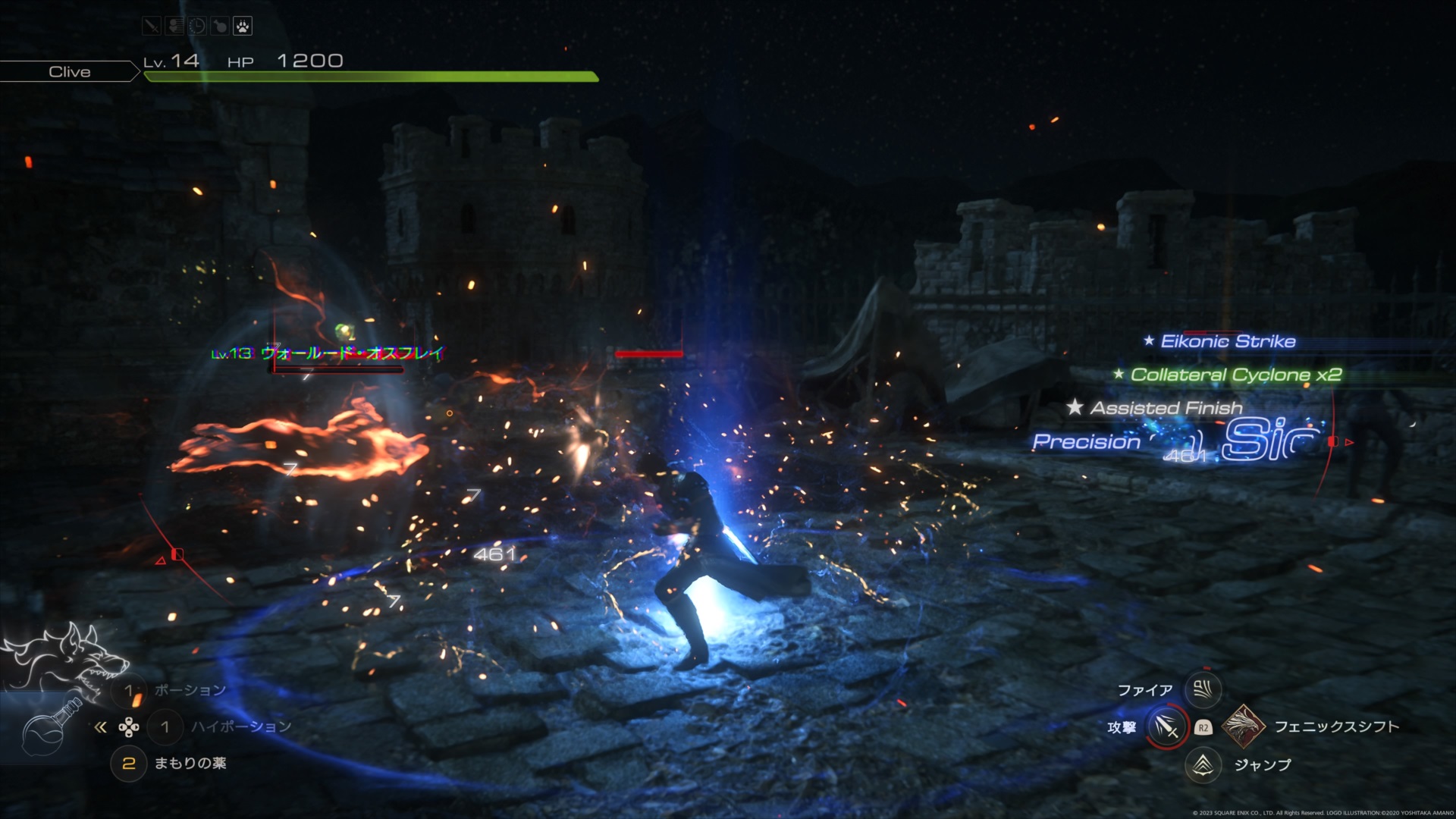The height and width of the screenshot is (819, 1456).
Task: Trigger the フェニックスシフト phoenix ability icon
Action: (1242, 726)
